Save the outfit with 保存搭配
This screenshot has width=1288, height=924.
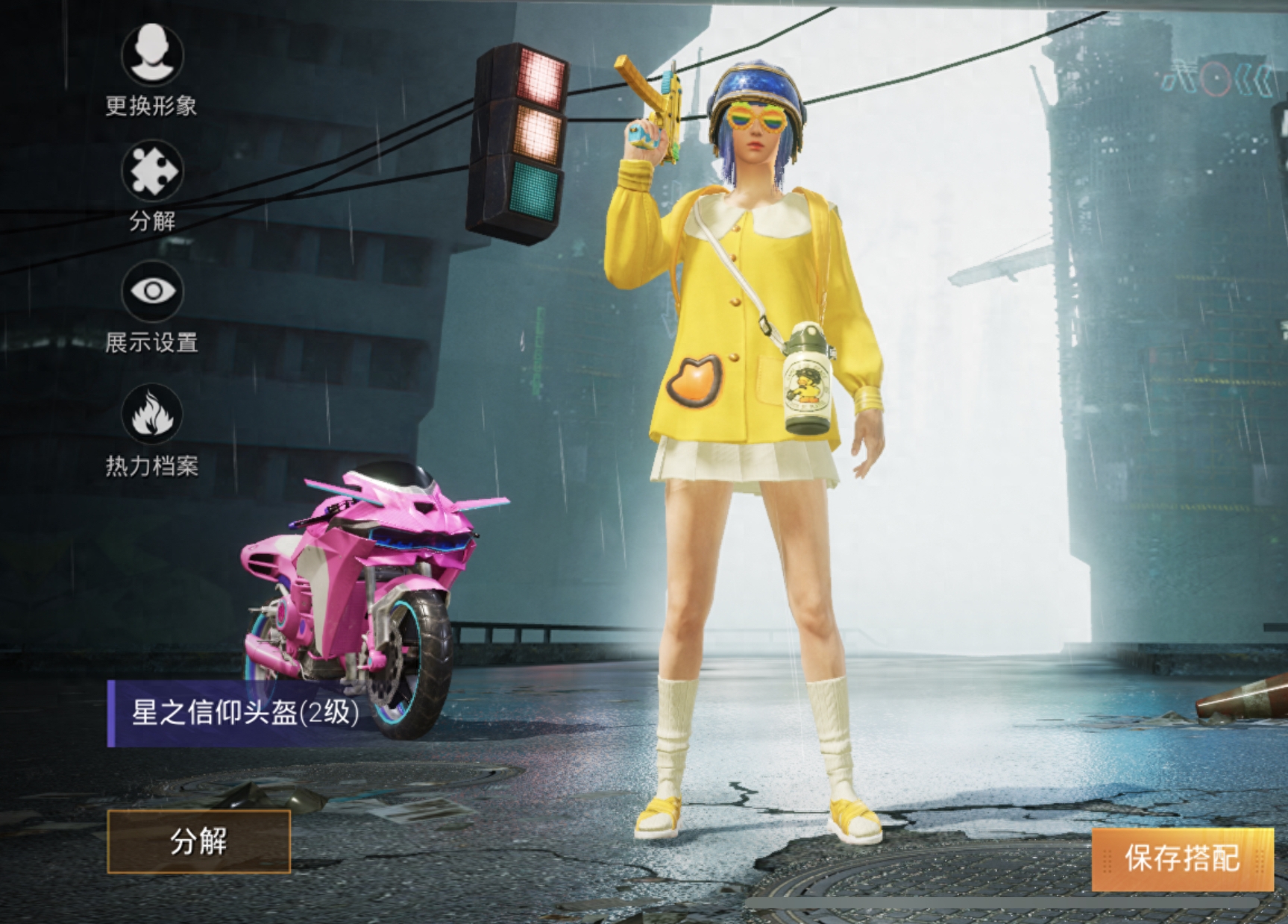[1182, 858]
